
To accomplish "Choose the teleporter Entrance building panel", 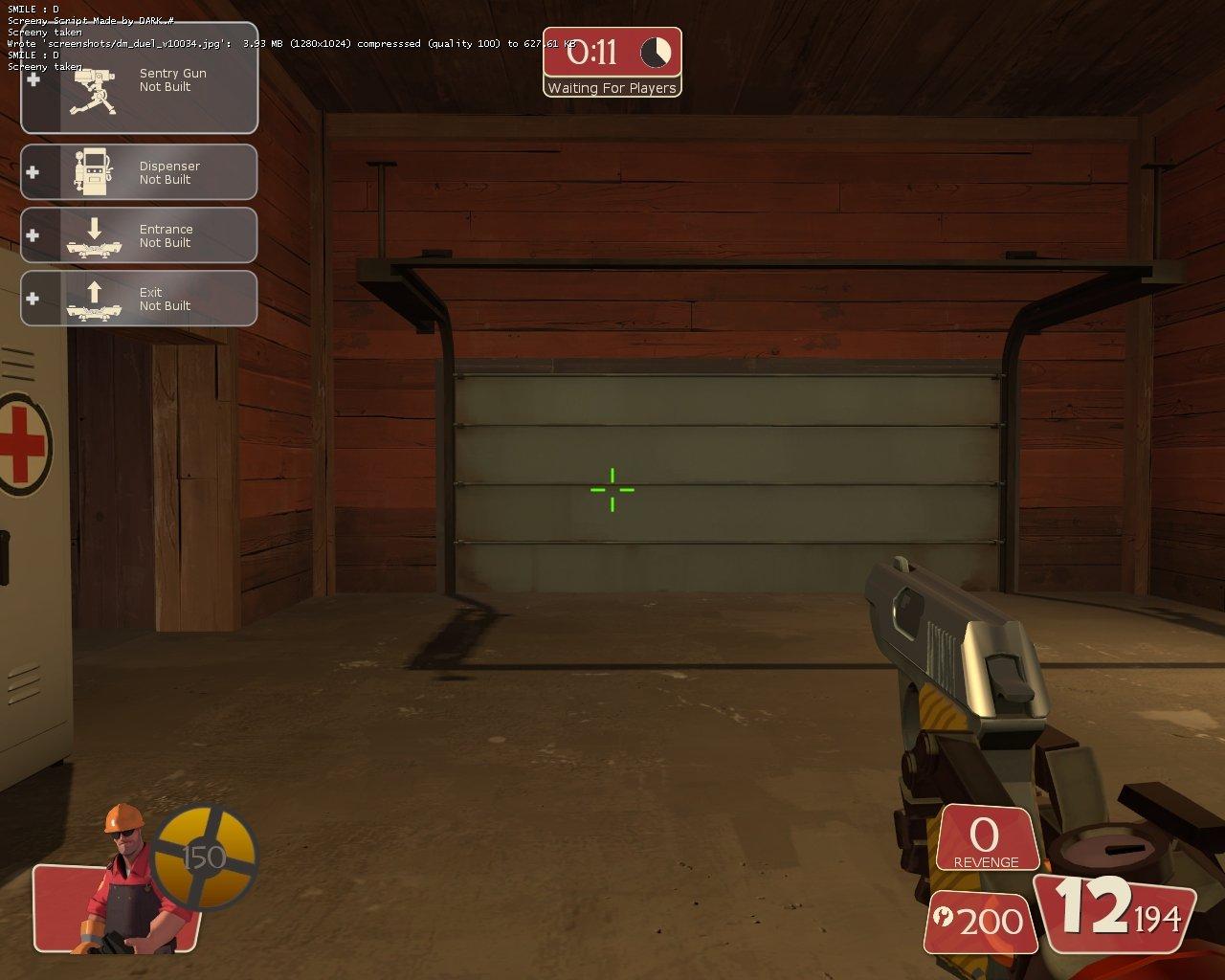I will tap(140, 235).
